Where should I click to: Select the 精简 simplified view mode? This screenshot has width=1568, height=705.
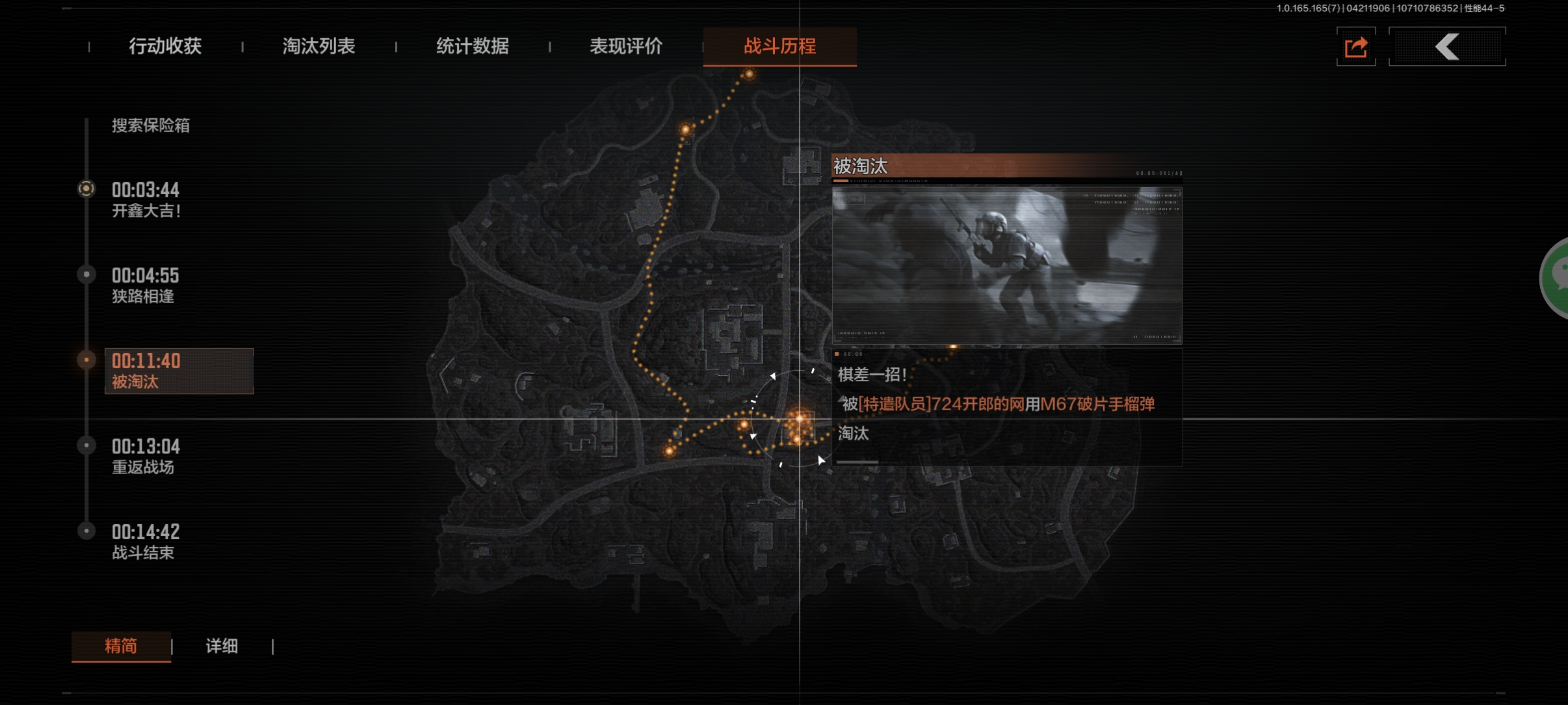point(121,646)
